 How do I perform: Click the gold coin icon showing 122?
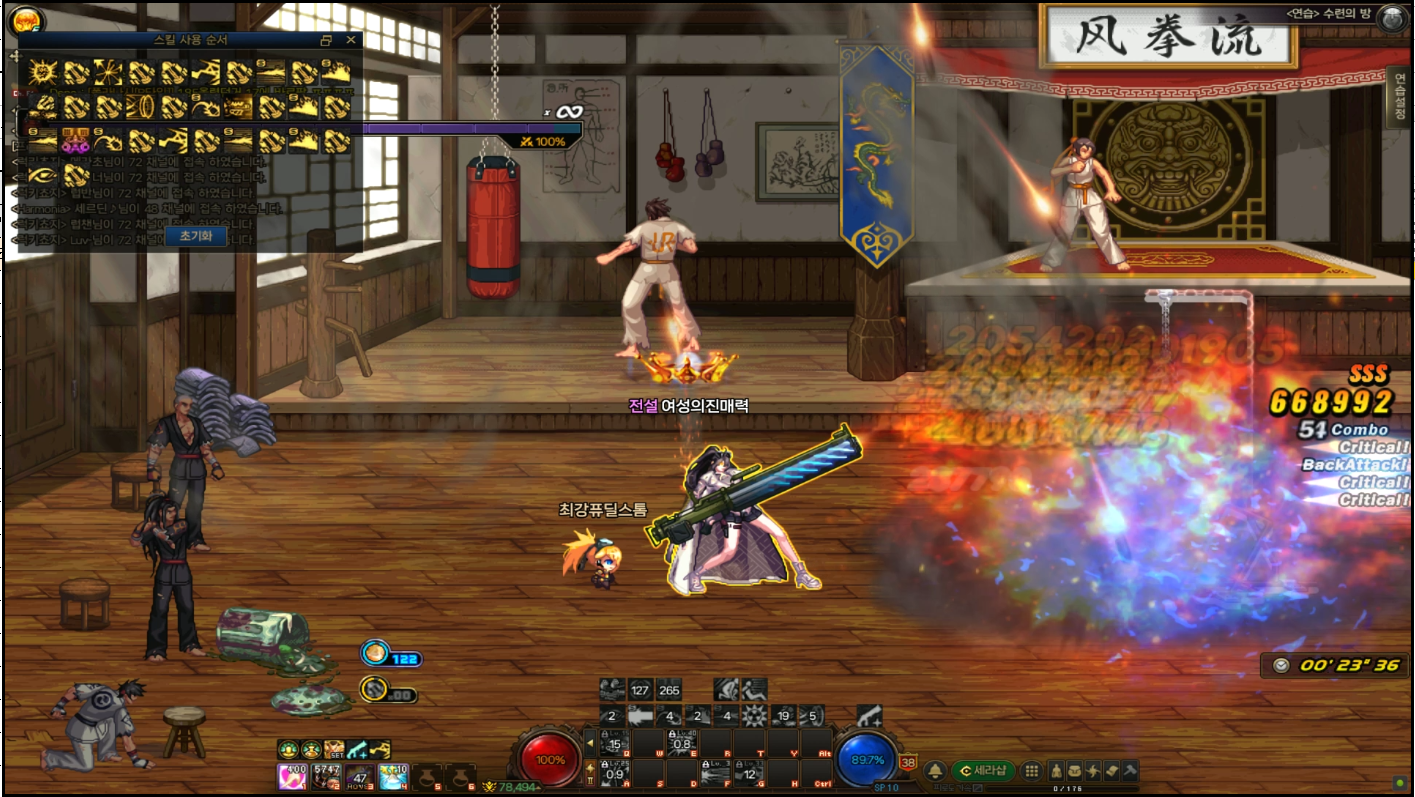[x=375, y=653]
